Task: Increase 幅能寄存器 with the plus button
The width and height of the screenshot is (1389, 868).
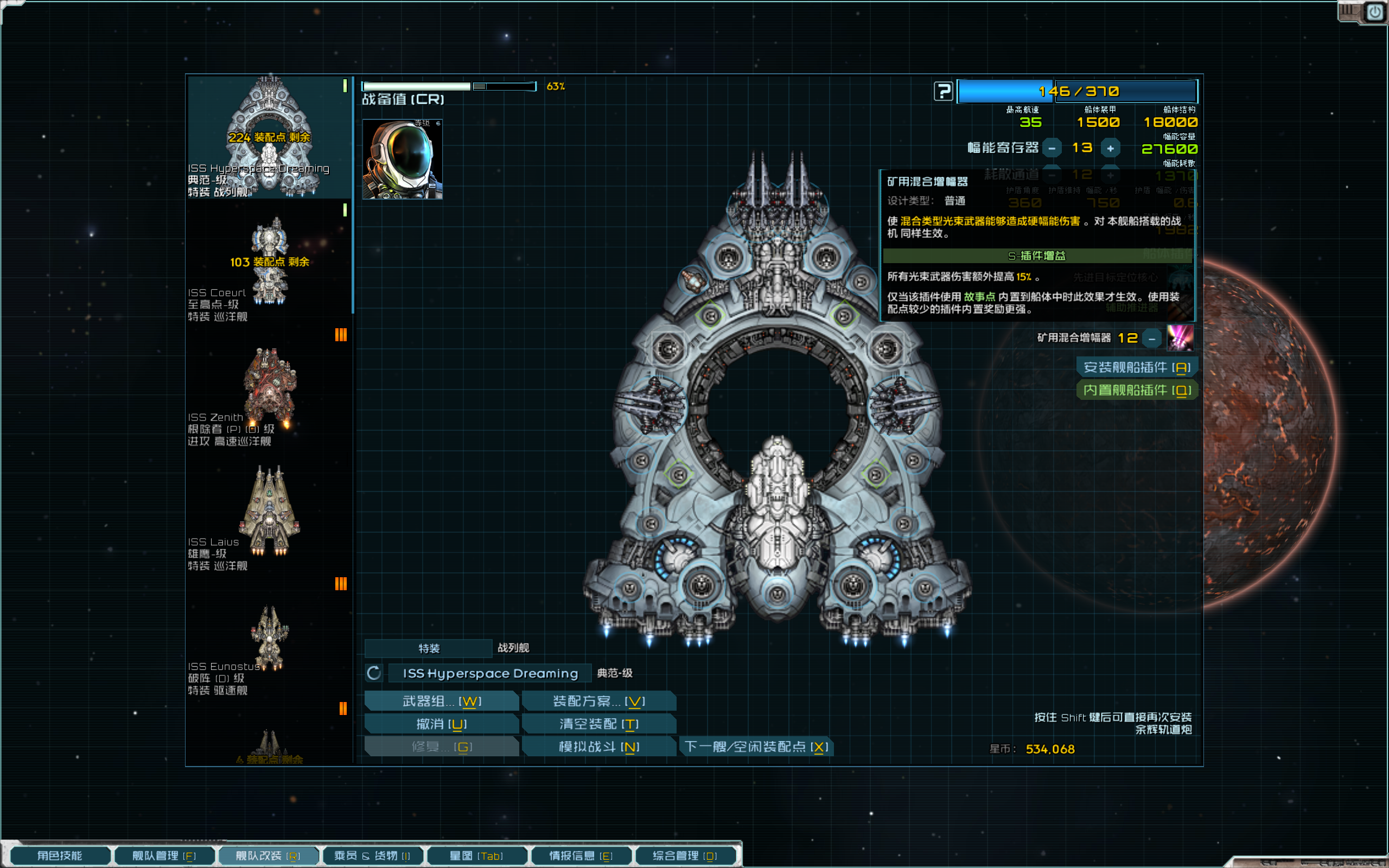Action: (x=1111, y=148)
